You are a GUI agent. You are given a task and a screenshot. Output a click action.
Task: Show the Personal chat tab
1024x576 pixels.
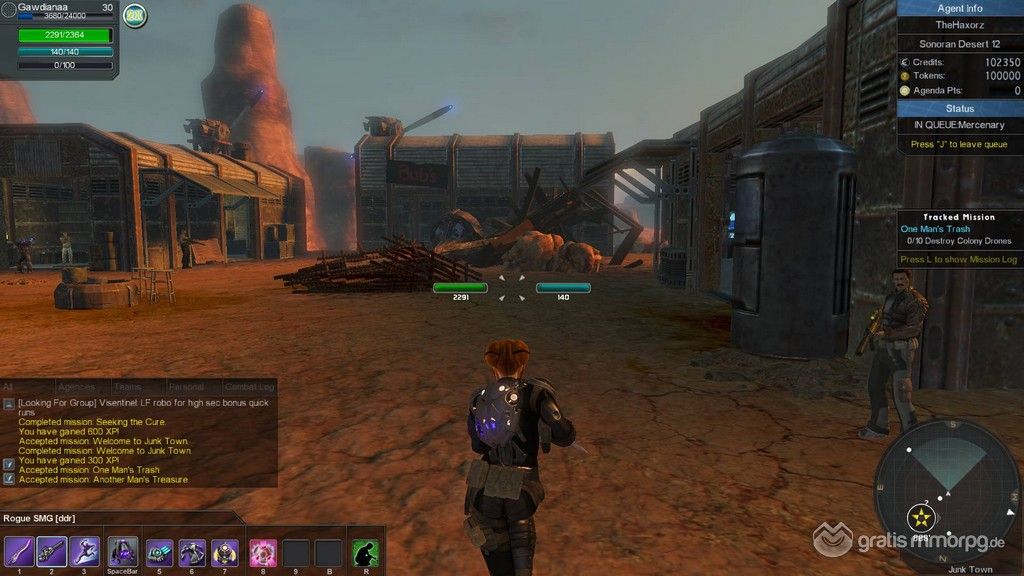(186, 387)
